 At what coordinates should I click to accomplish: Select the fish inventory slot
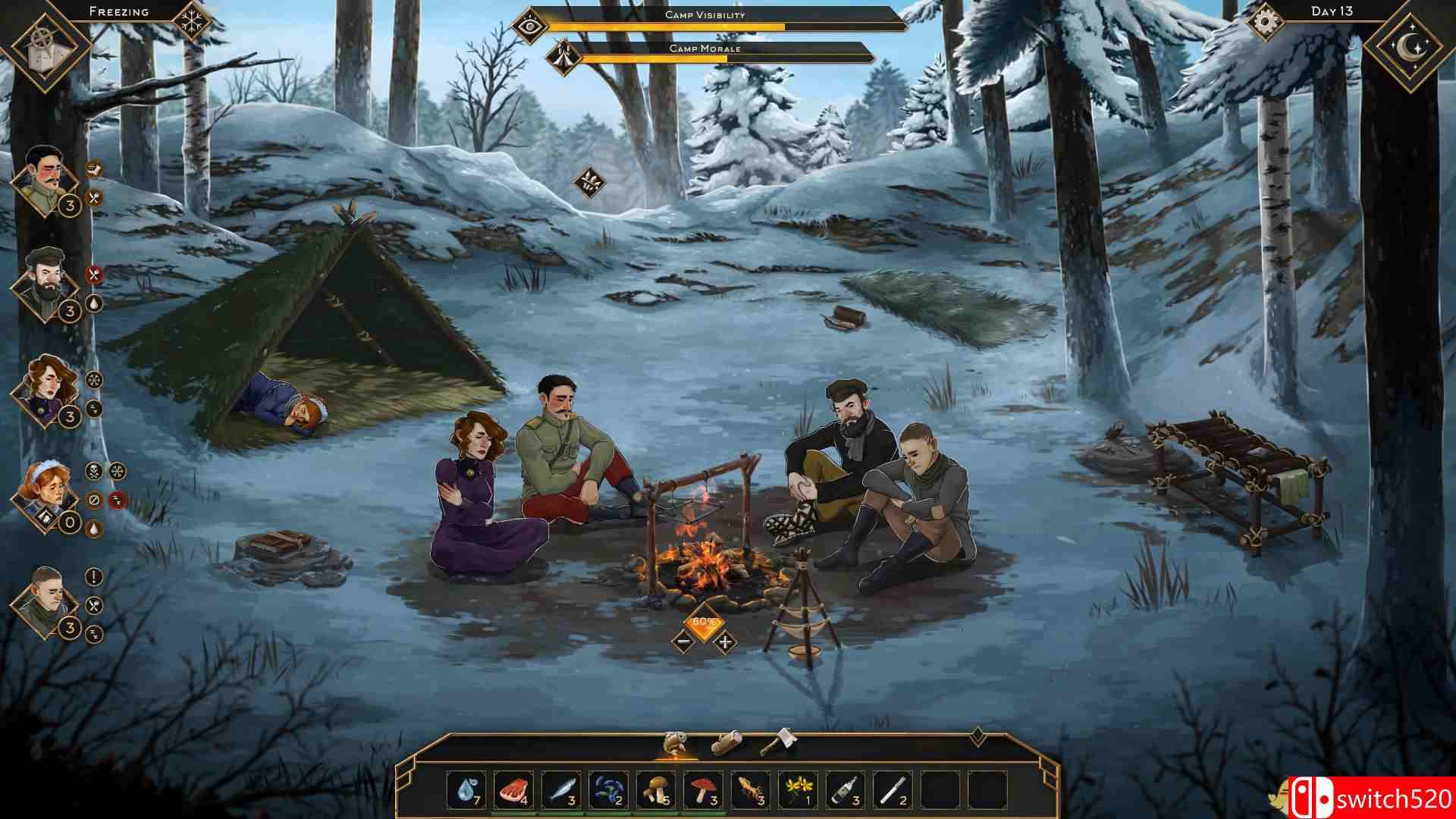560,791
